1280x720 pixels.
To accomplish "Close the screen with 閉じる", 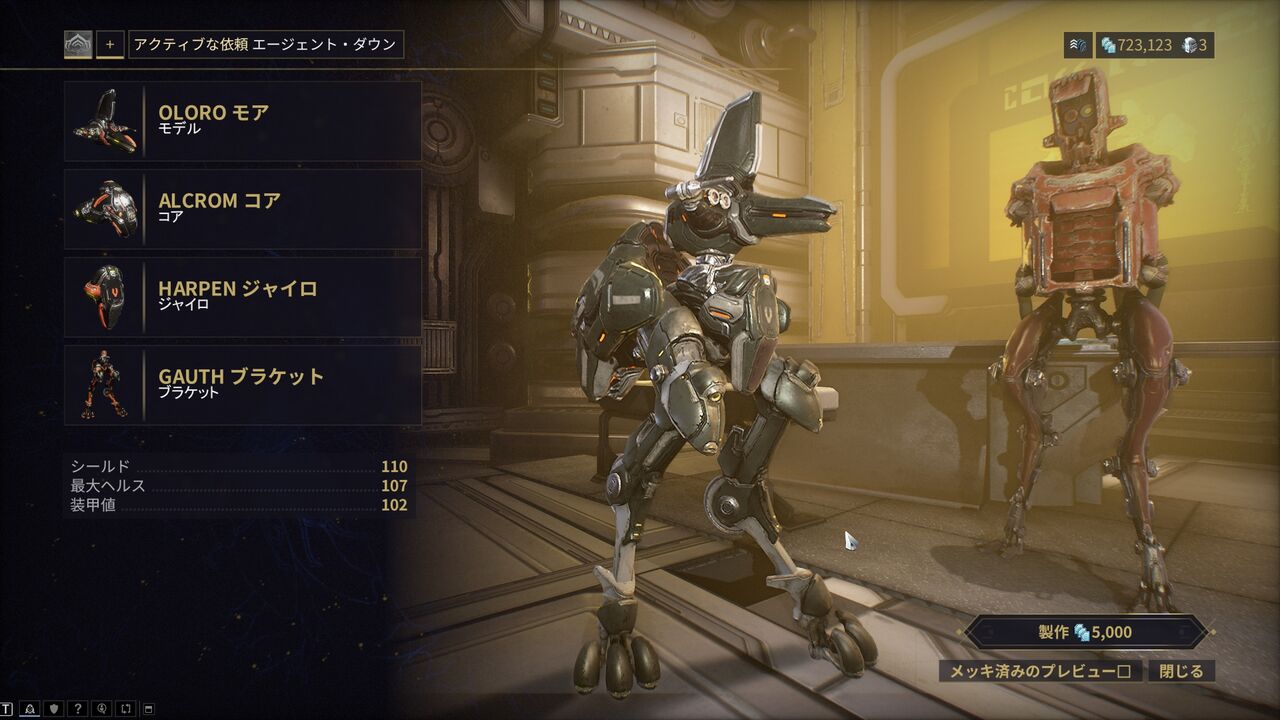I will (x=1181, y=671).
